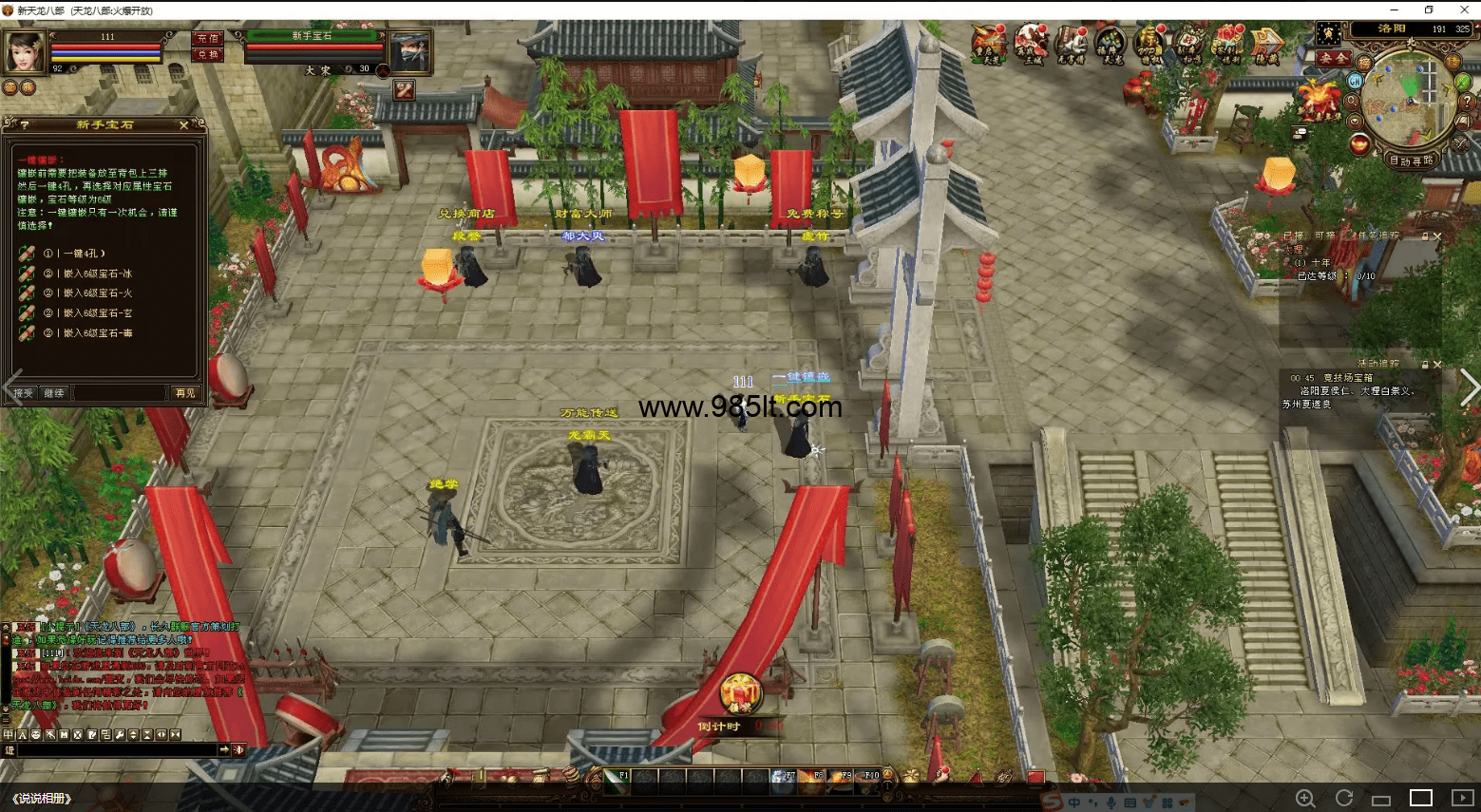Image resolution: width=1481 pixels, height=812 pixels.
Task: Click the 再见 goodbye button
Action: point(185,393)
